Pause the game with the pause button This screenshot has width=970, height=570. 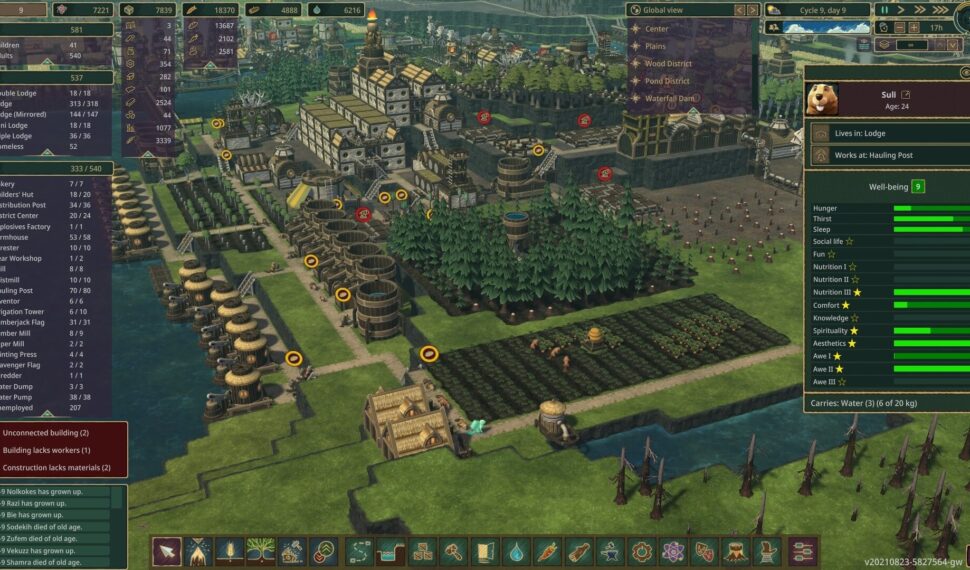click(x=884, y=10)
